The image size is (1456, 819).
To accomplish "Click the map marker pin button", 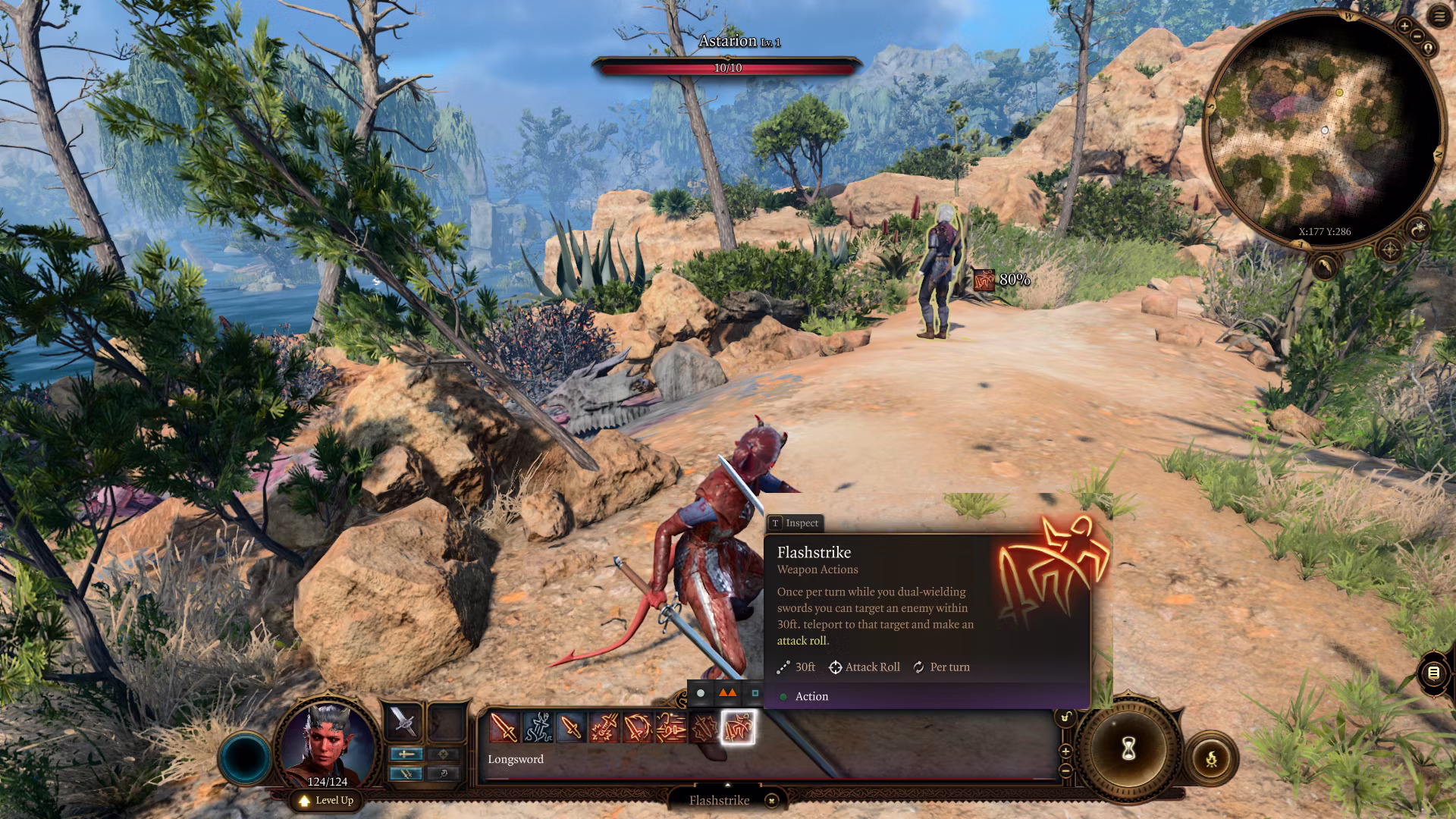I will pyautogui.click(x=1428, y=49).
